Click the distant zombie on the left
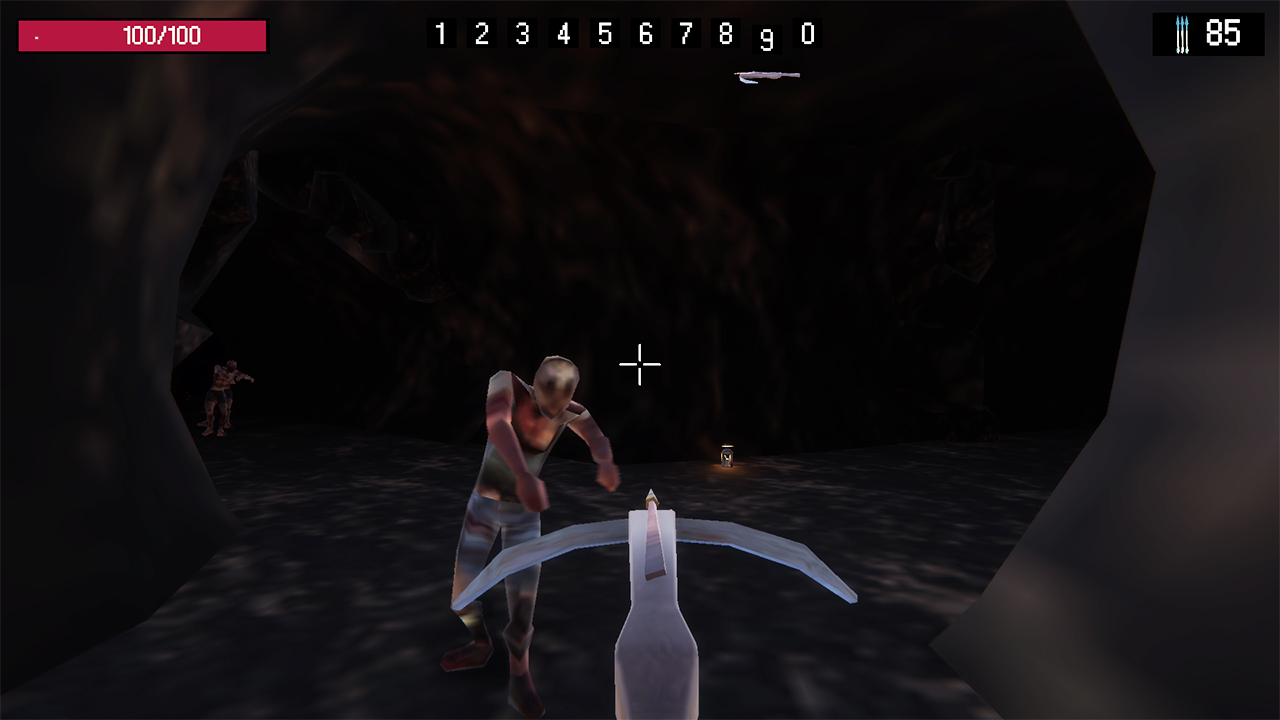1280x720 pixels. (224, 395)
